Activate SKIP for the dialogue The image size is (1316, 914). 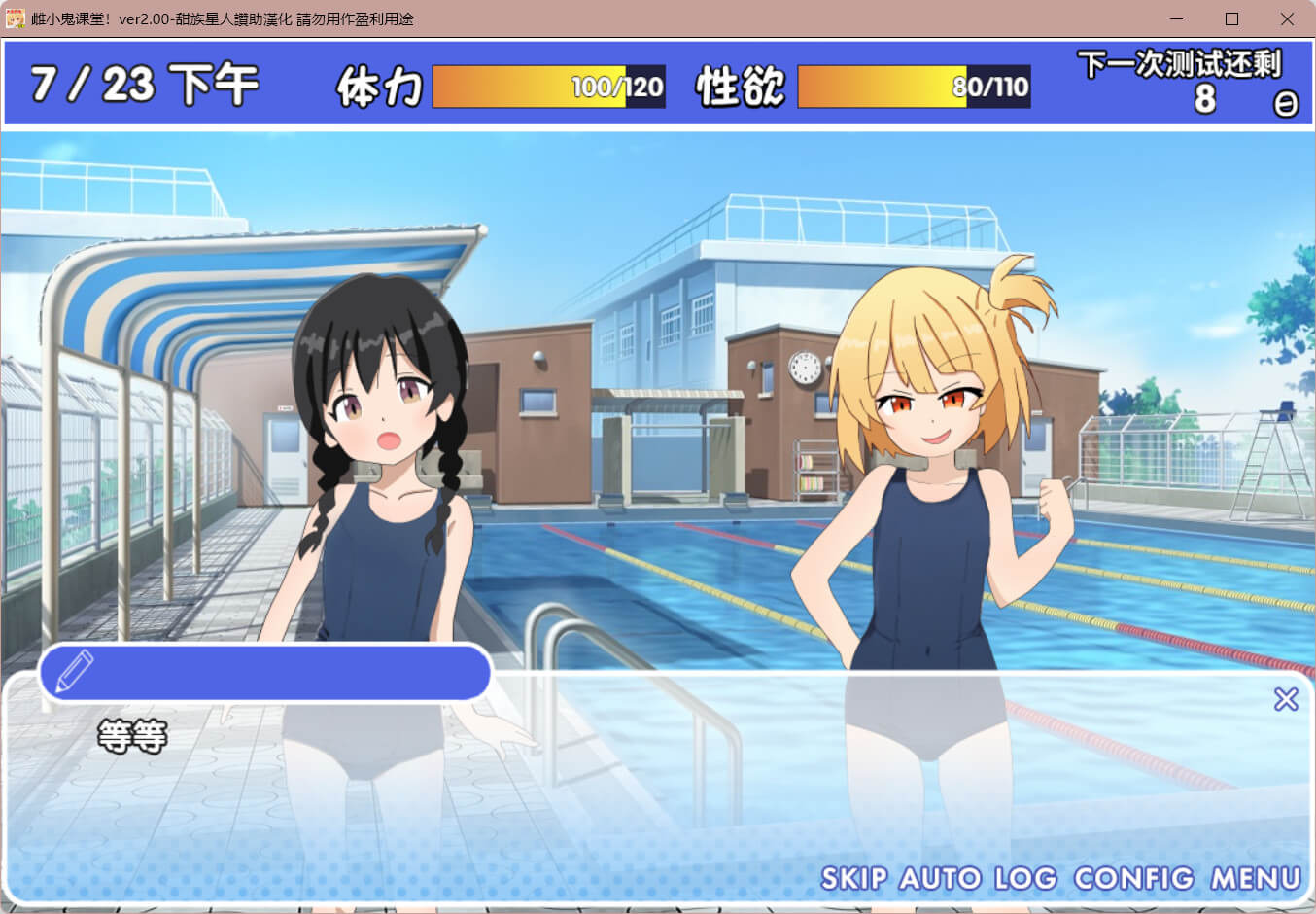pos(853,879)
